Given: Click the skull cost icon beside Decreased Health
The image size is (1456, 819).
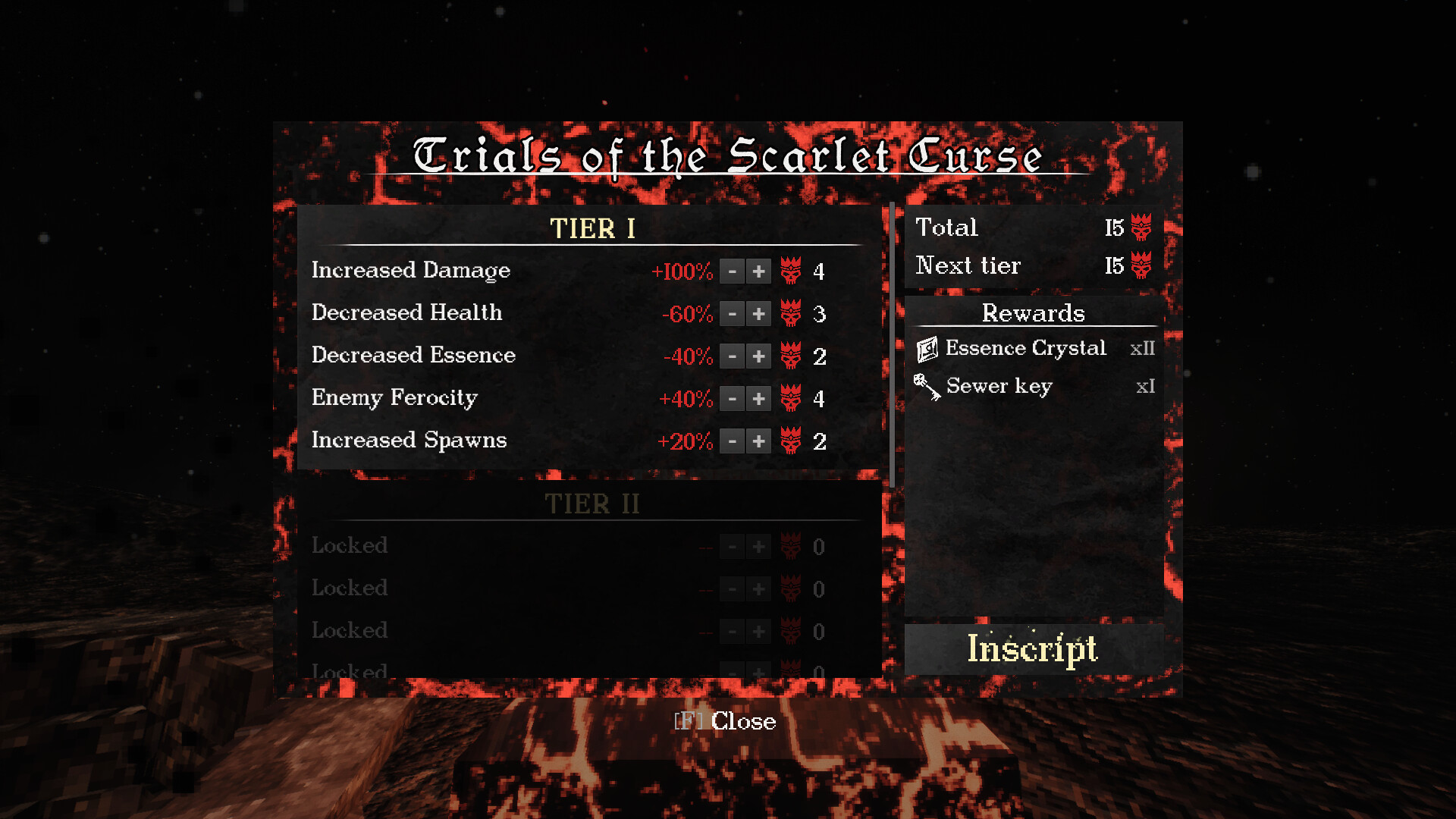Looking at the screenshot, I should (791, 313).
